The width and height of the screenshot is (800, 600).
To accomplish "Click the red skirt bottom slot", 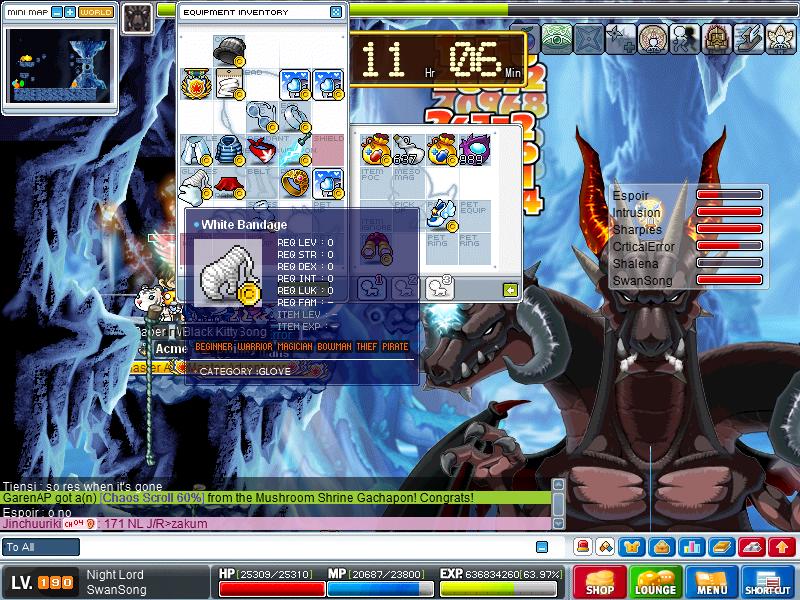I will pos(229,185).
